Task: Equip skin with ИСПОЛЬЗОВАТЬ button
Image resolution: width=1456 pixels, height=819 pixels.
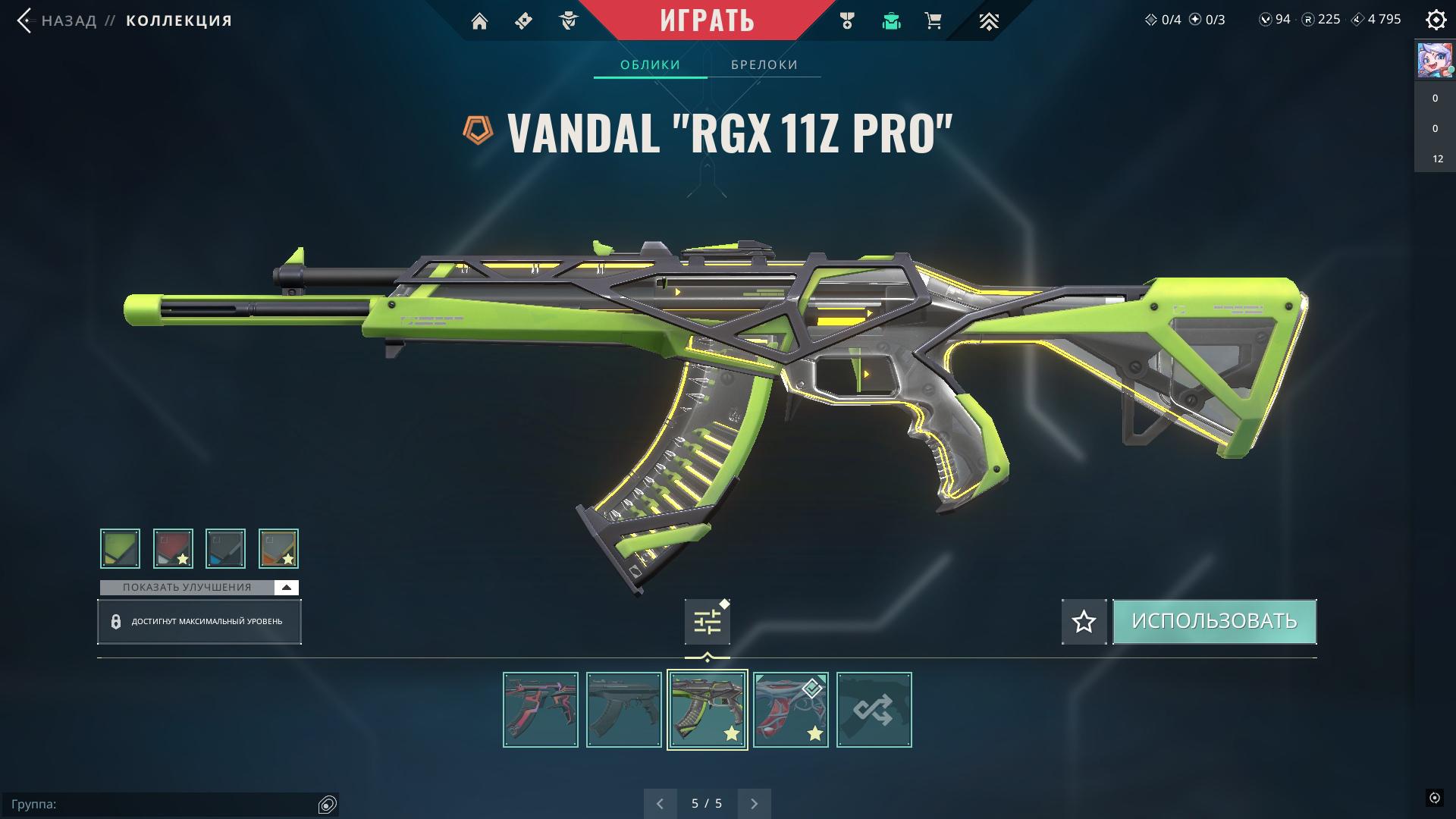Action: [1214, 622]
